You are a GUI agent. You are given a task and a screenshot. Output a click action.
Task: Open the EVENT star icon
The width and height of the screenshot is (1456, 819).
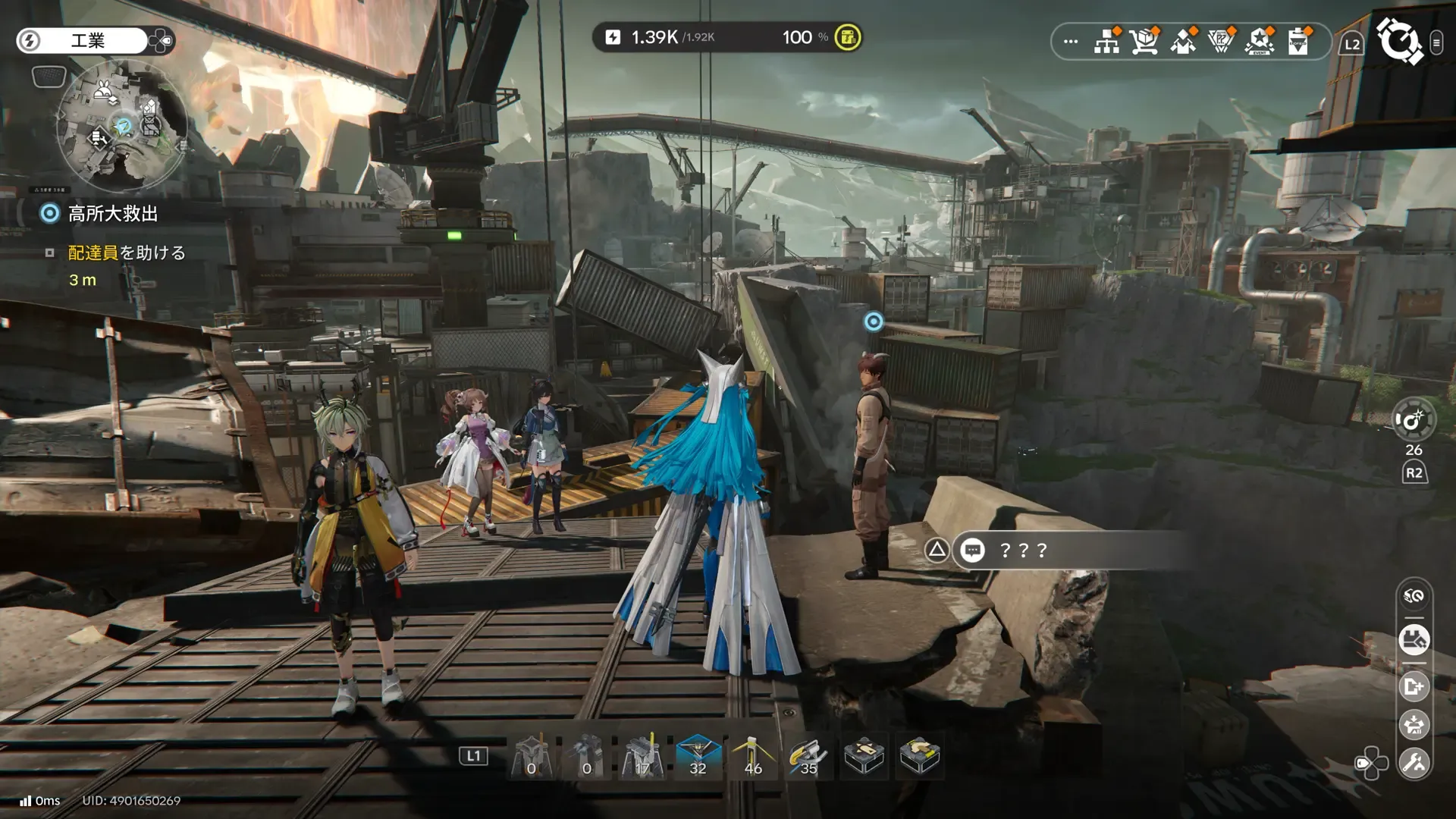[1260, 41]
